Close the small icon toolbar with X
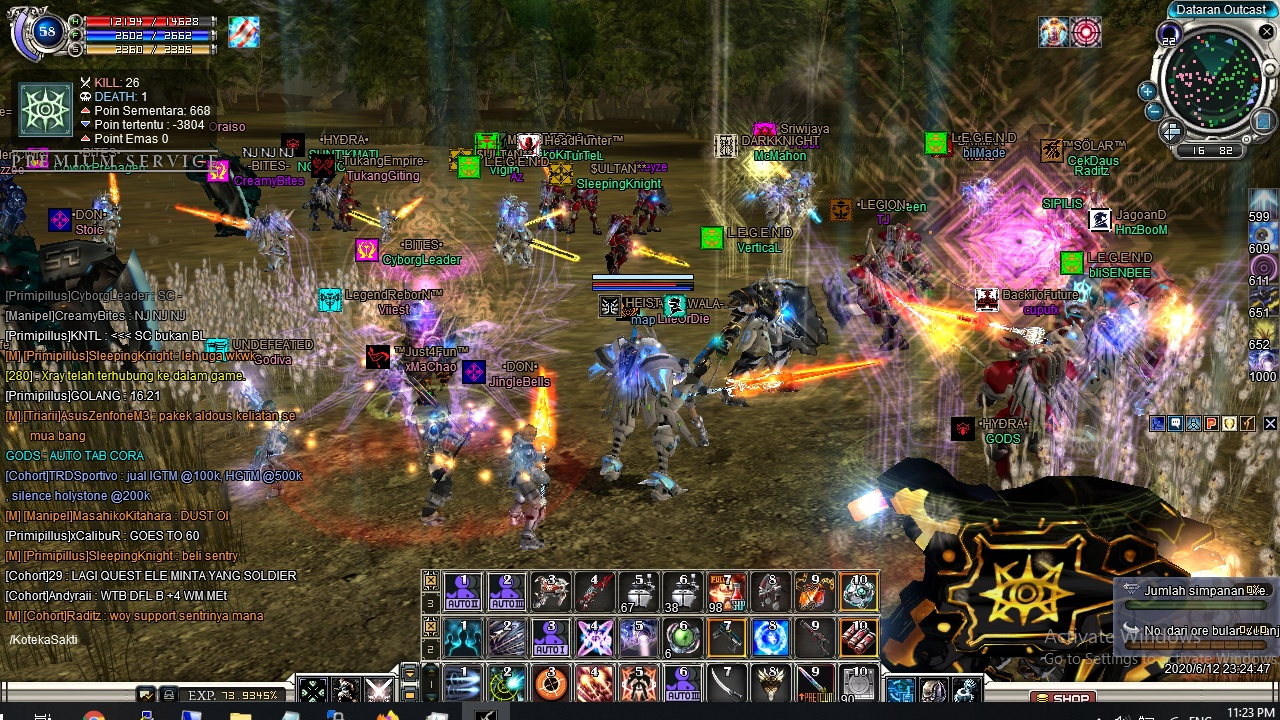The width and height of the screenshot is (1280, 720). [x=1270, y=424]
